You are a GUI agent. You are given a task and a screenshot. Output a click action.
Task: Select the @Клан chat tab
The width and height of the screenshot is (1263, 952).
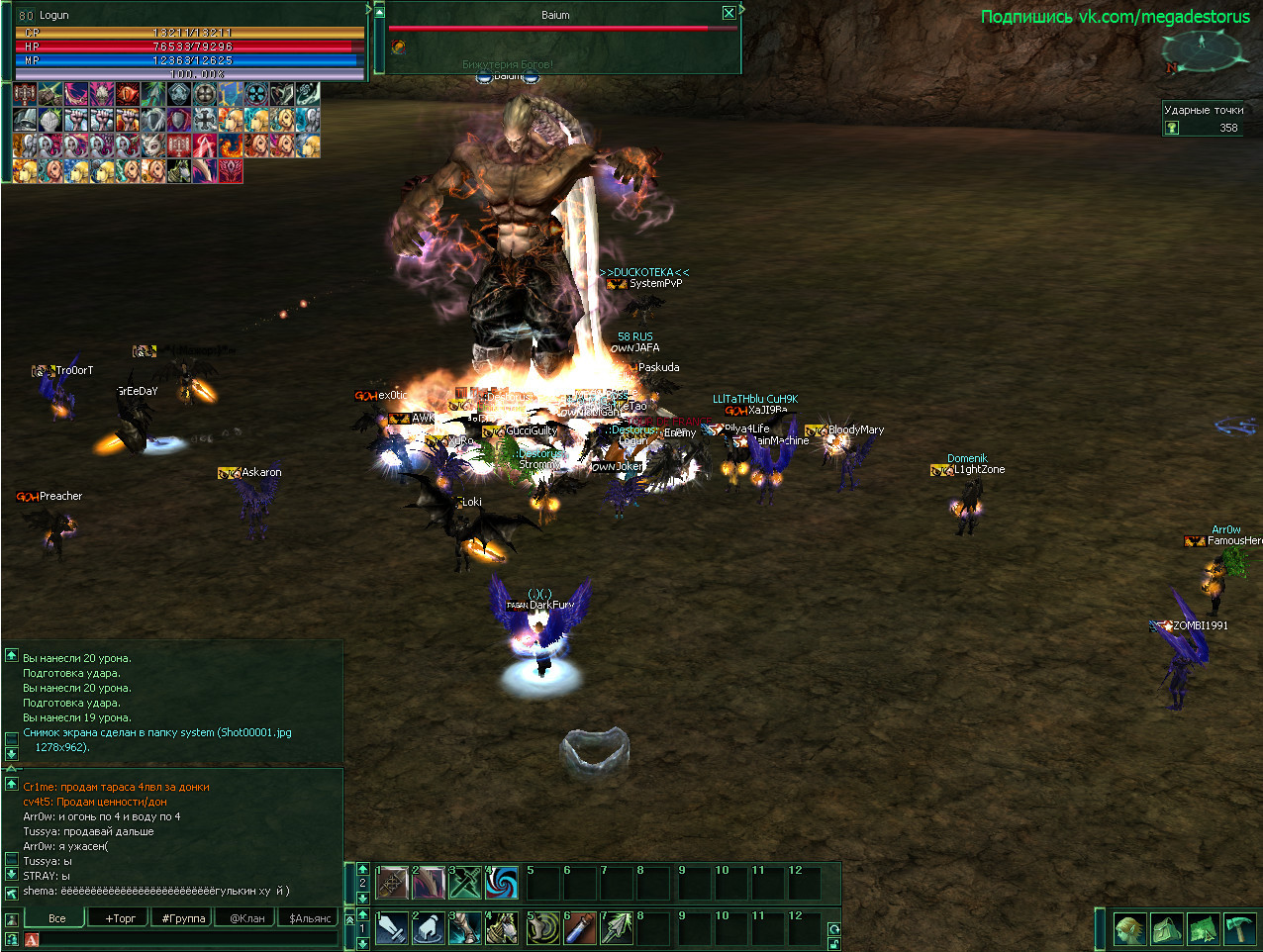click(x=246, y=918)
